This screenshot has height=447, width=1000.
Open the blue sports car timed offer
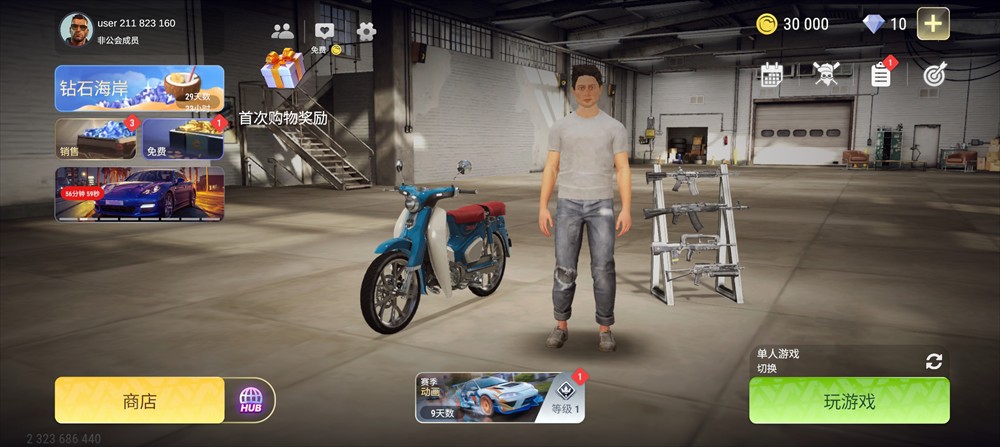139,192
